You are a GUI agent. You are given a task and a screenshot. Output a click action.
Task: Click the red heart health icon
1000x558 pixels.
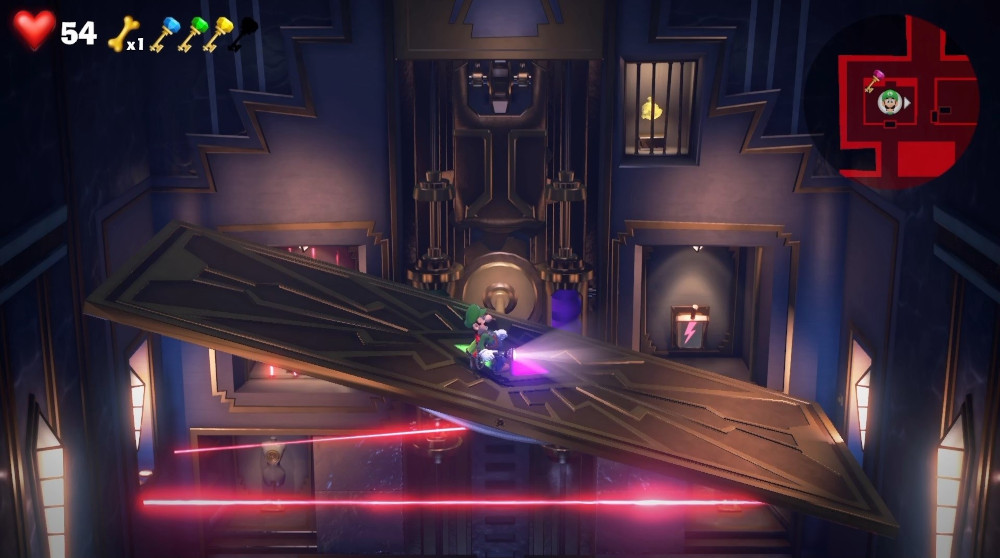(x=34, y=30)
